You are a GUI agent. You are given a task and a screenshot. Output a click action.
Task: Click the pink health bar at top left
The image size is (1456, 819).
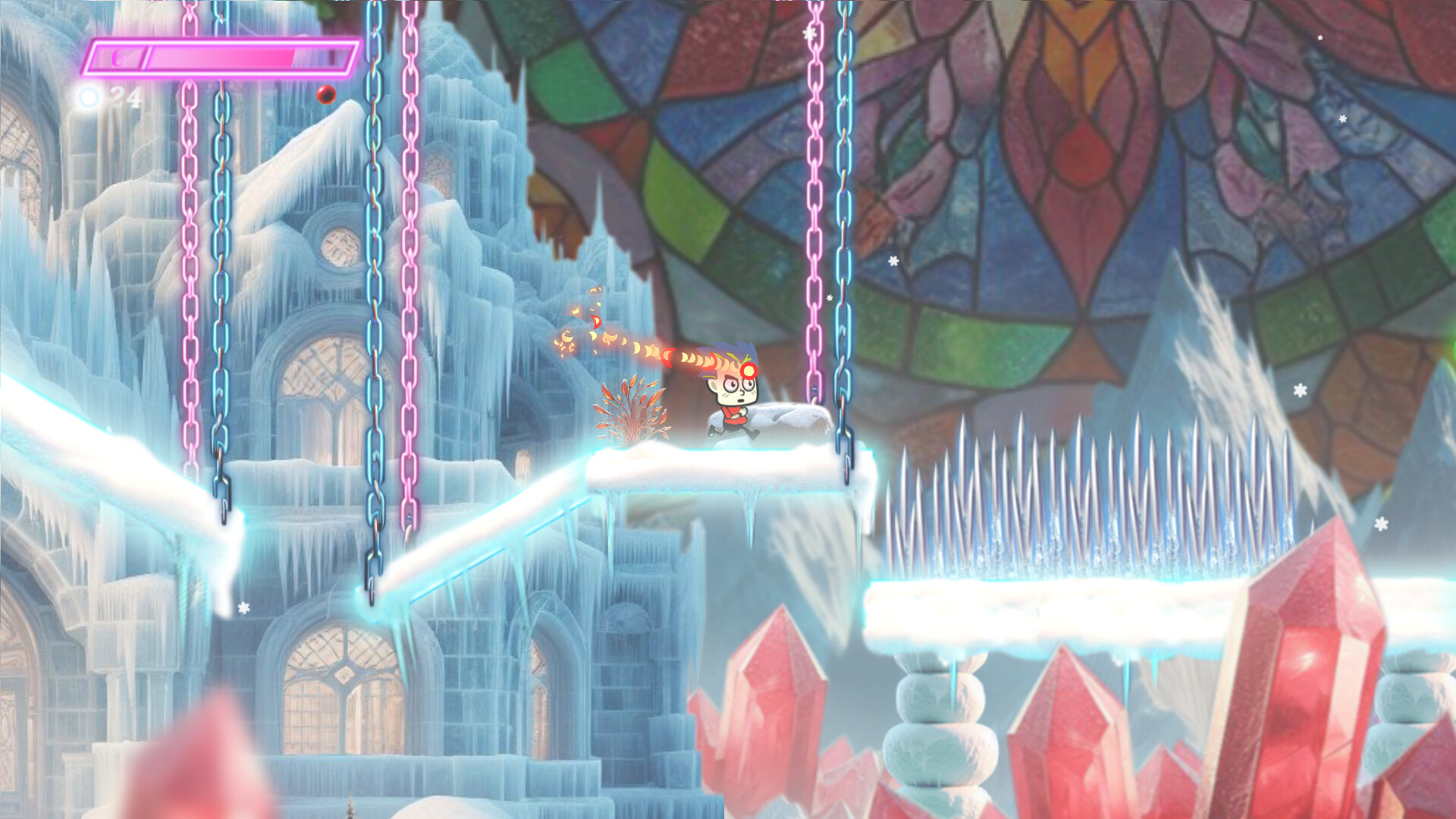coord(220,57)
